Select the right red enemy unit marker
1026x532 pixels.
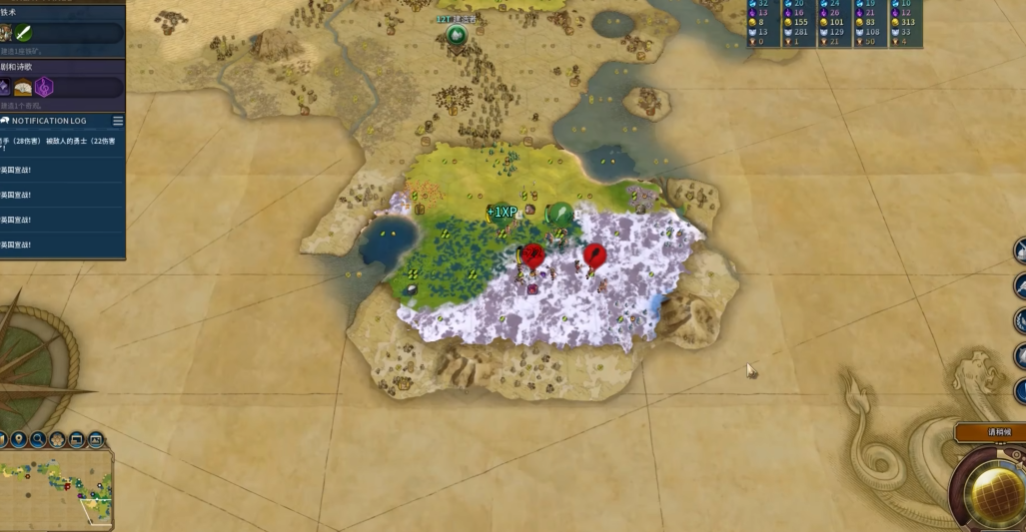click(595, 255)
